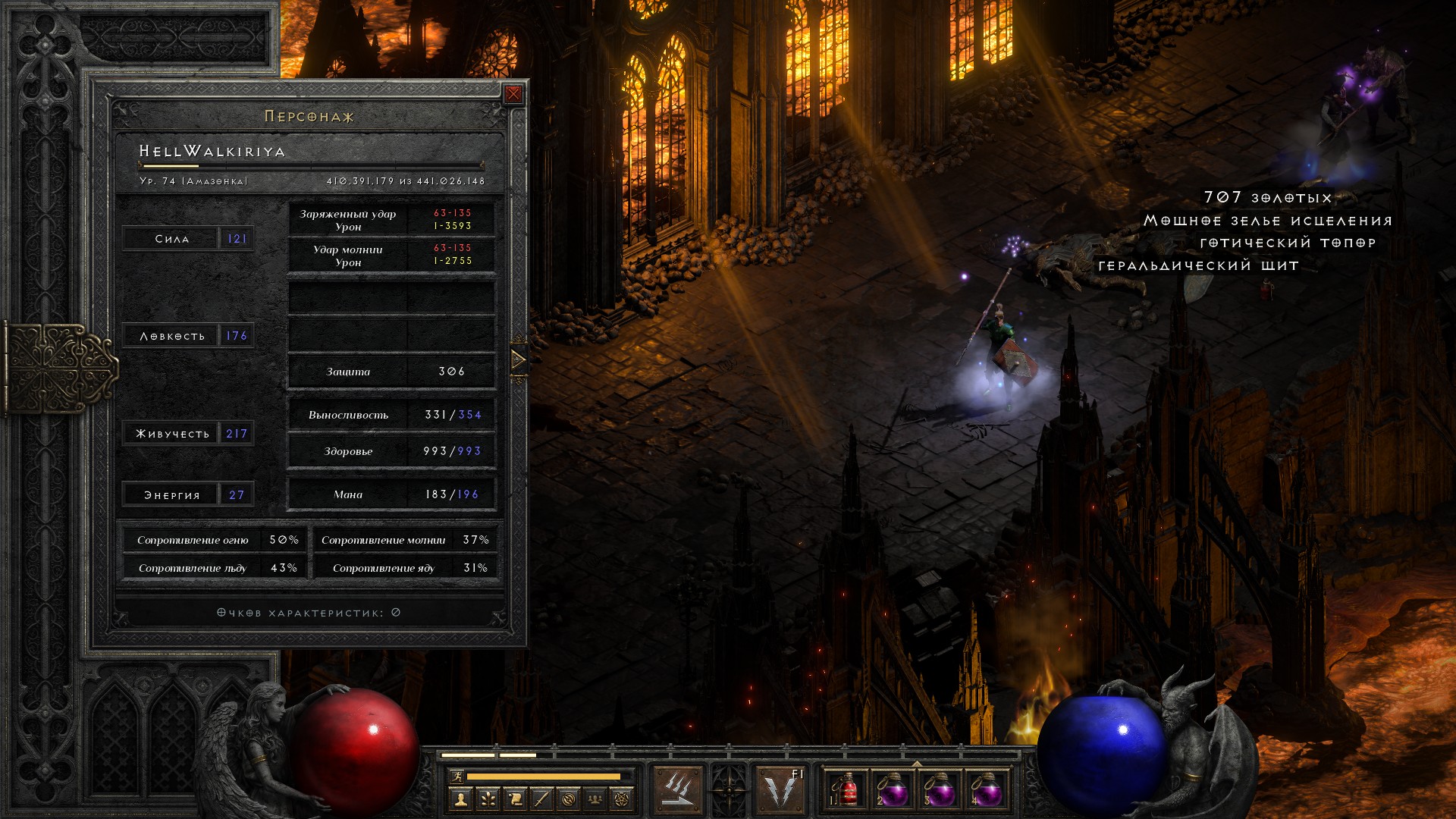Toggle the run/walk button
This screenshot has width=1456, height=819.
(457, 776)
